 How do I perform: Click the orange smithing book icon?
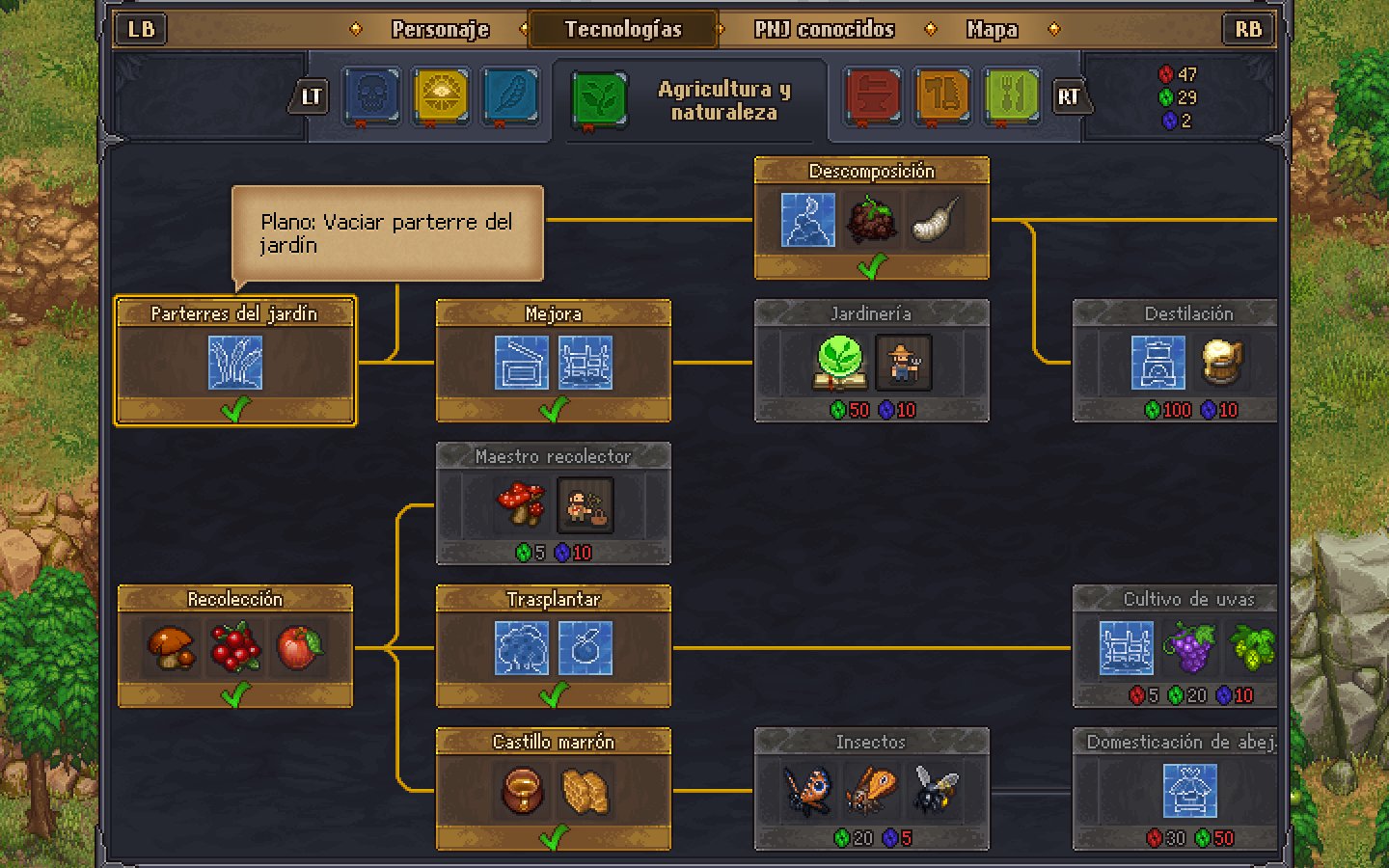(940, 96)
